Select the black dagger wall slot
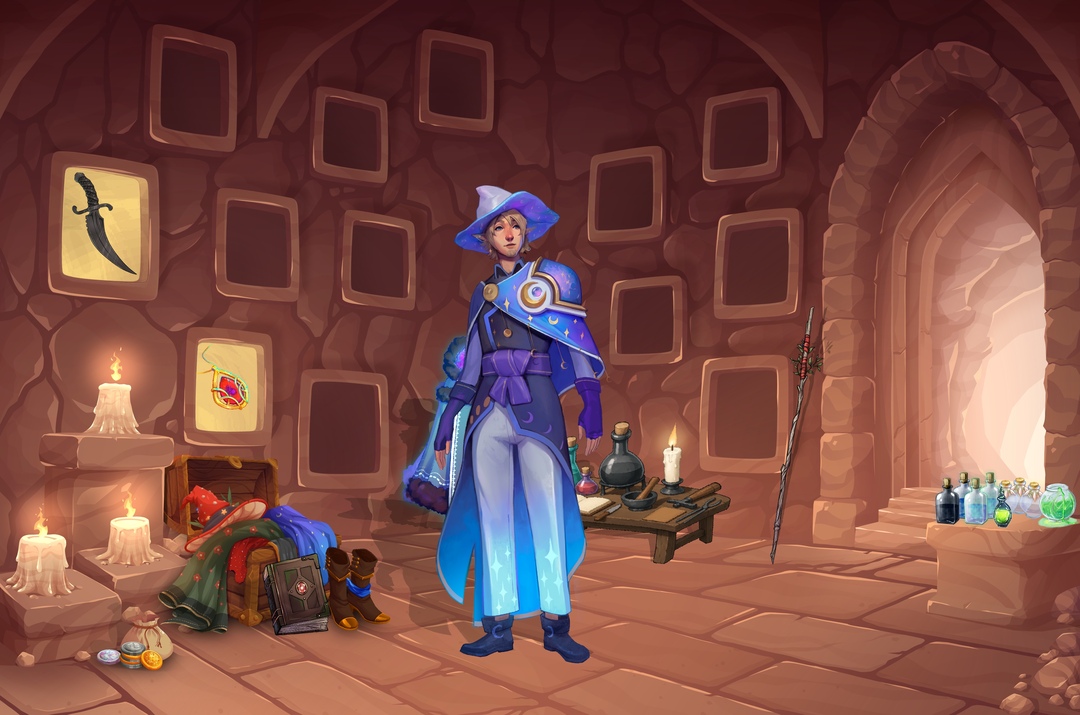 103,224
